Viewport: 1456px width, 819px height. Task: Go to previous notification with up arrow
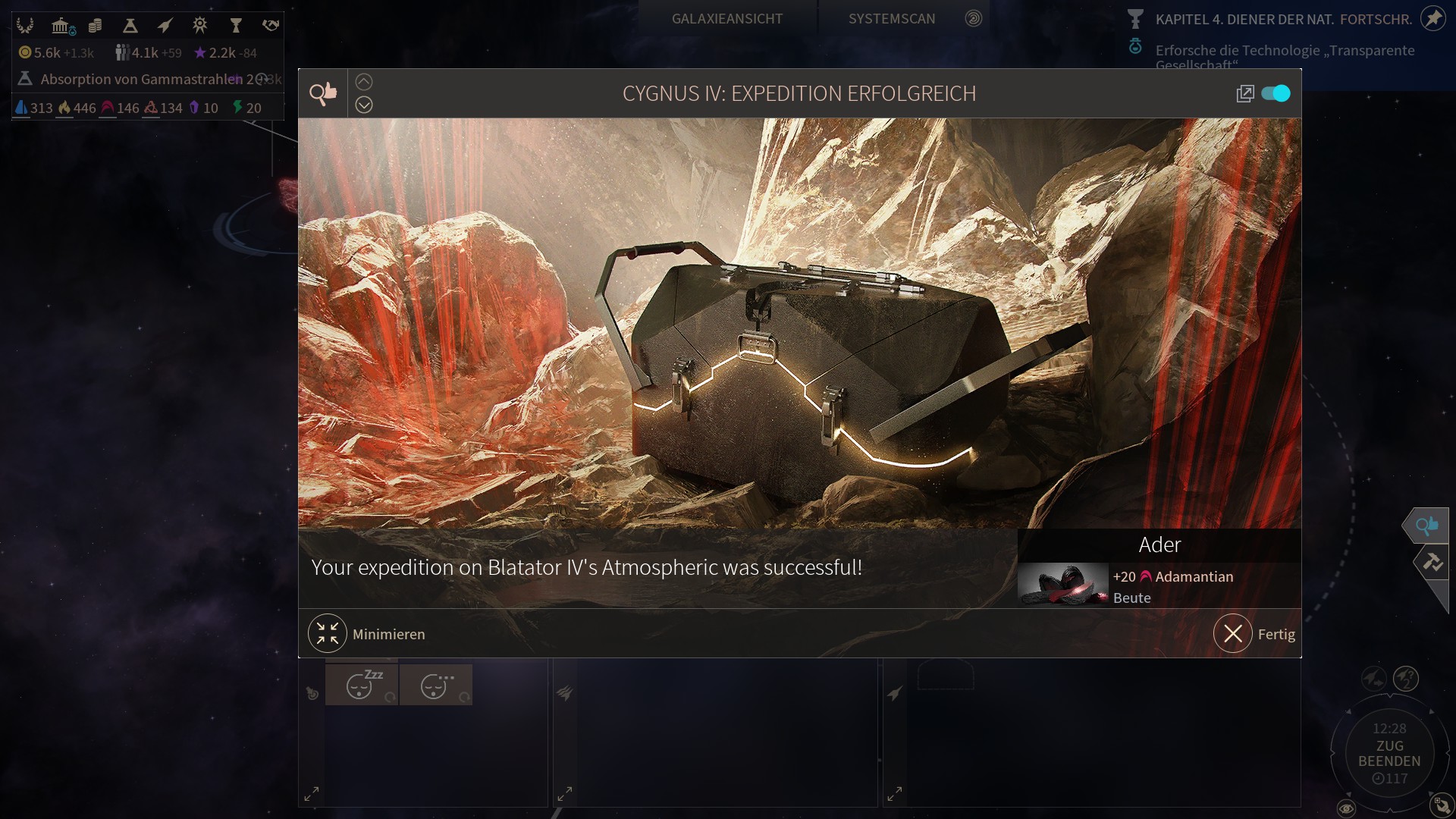click(x=364, y=82)
